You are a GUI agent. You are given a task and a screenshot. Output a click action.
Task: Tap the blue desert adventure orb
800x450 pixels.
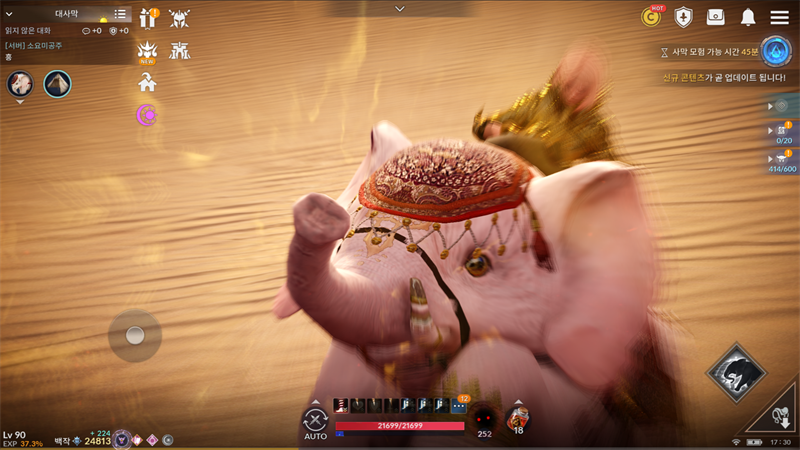775,51
